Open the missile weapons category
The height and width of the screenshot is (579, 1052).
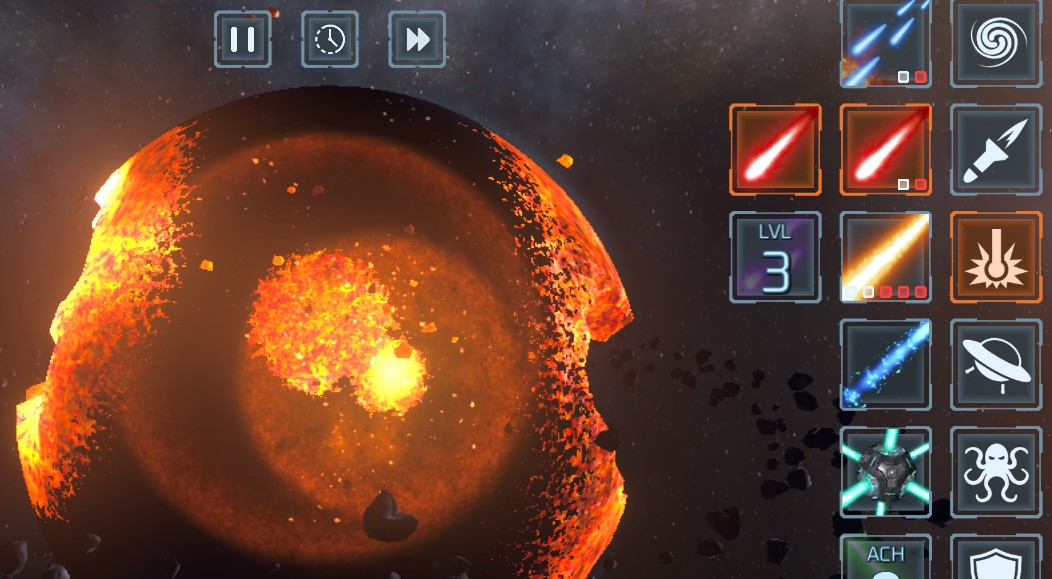click(995, 149)
